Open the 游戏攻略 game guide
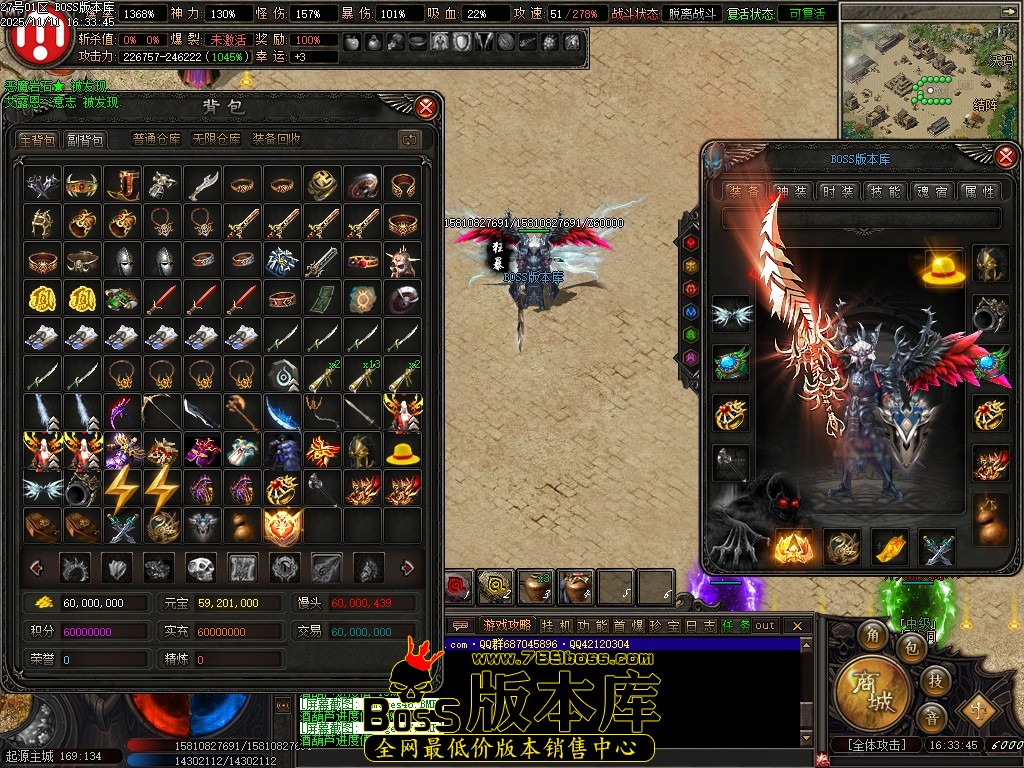This screenshot has width=1024, height=768. (506, 626)
